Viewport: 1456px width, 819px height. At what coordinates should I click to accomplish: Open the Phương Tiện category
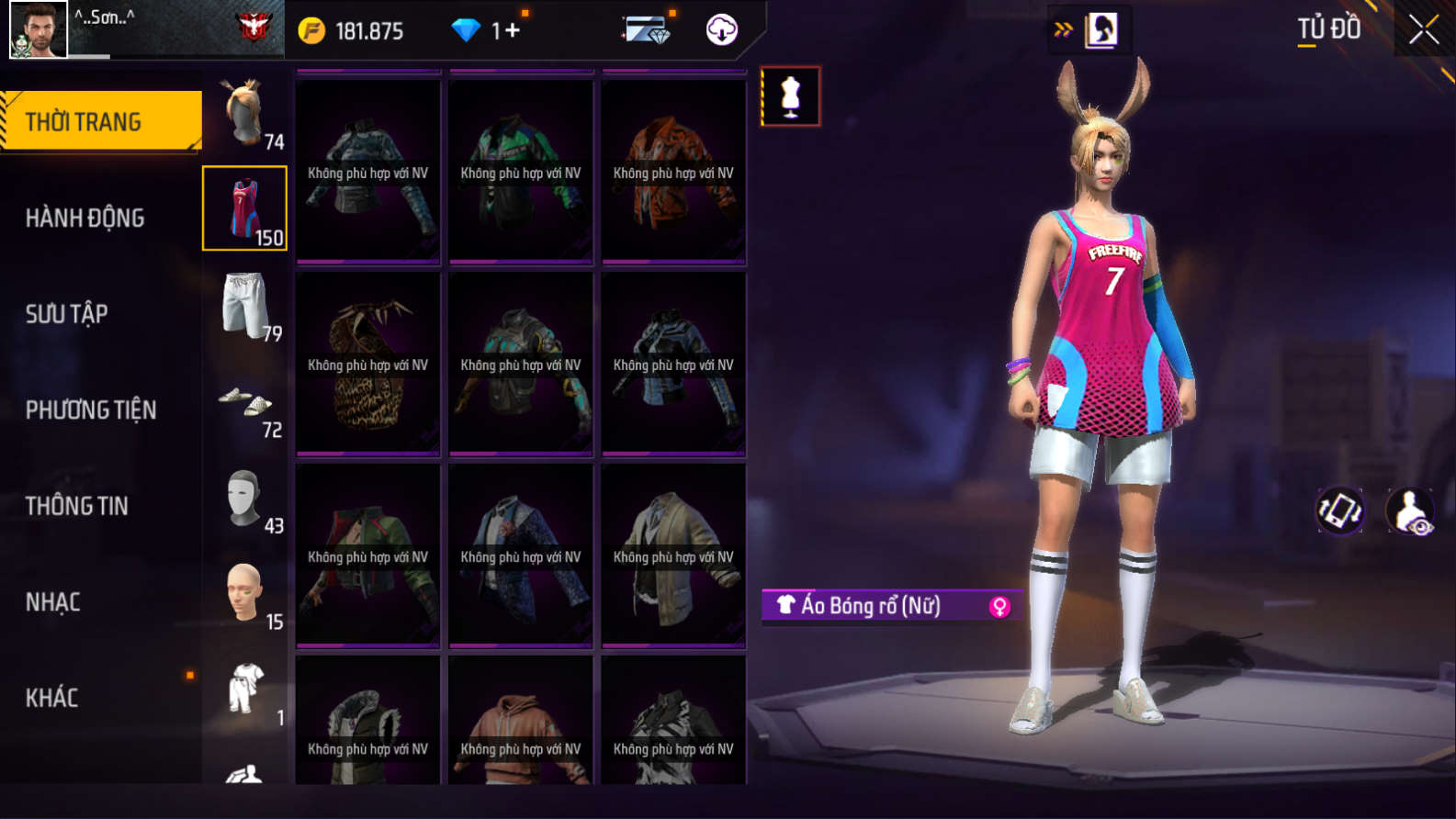(90, 409)
